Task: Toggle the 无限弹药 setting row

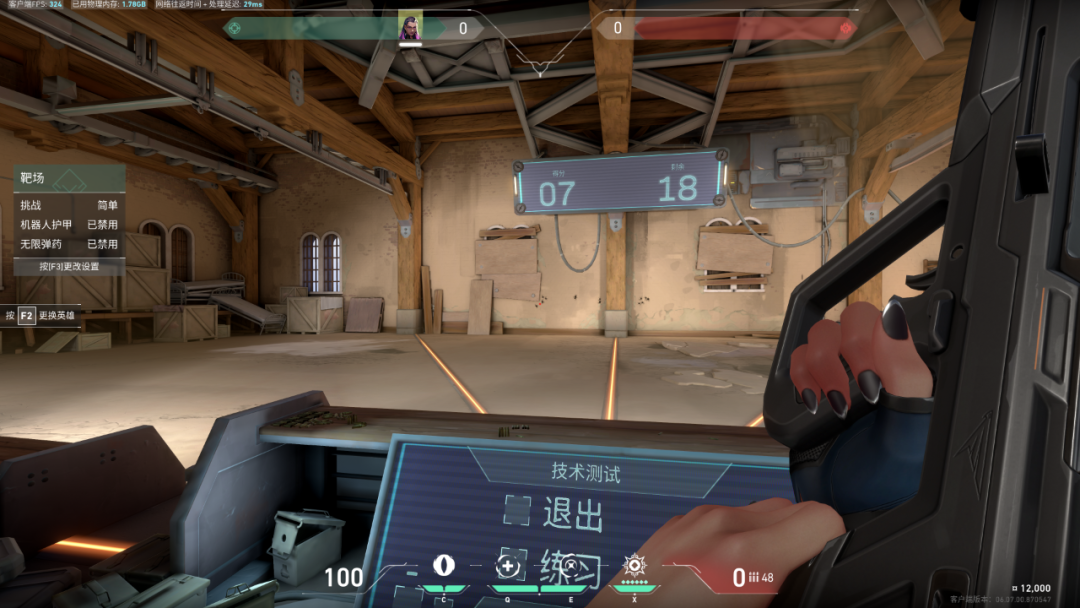Action: pos(69,244)
